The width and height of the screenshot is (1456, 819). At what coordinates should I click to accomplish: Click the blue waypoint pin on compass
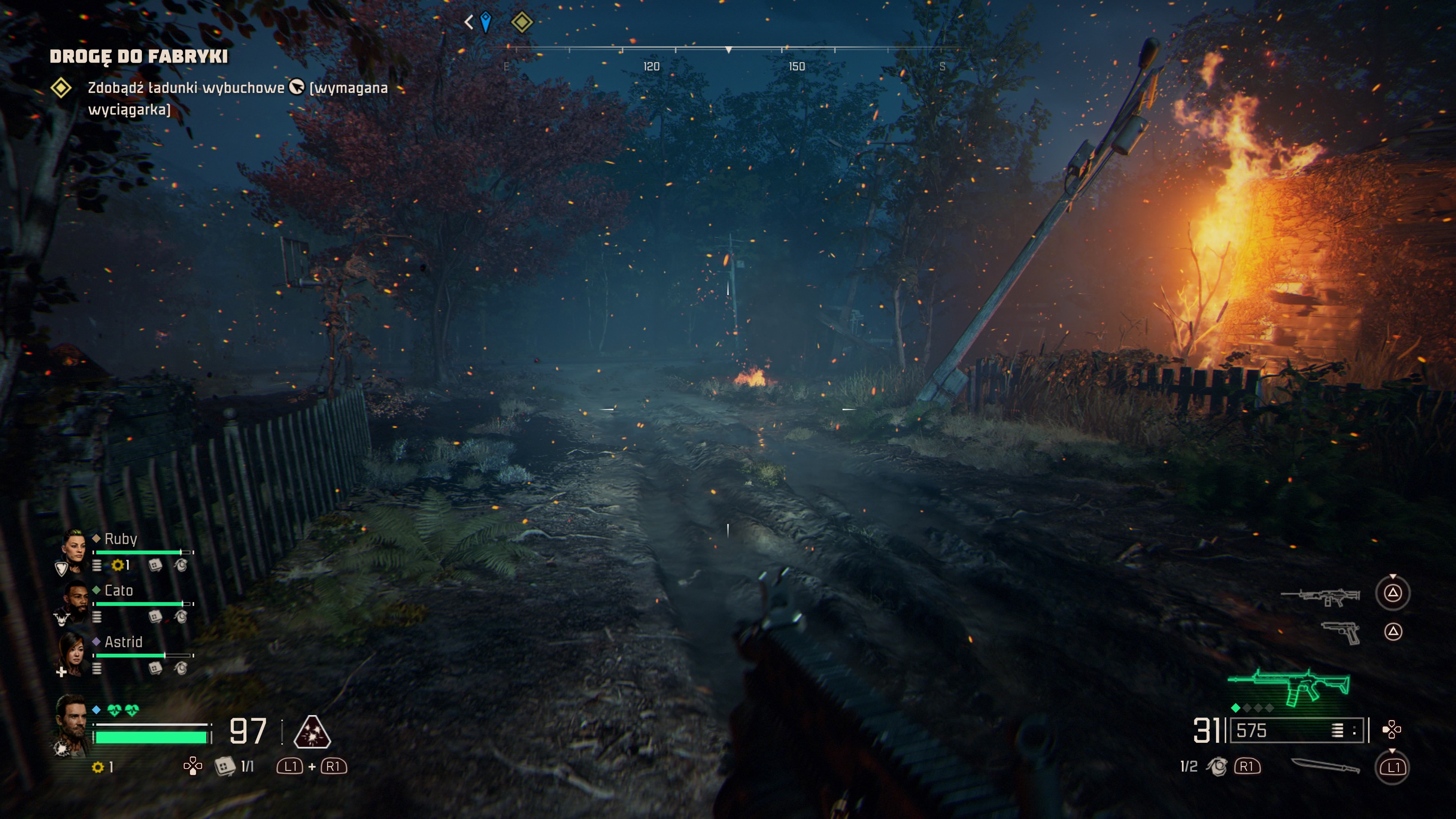pos(485,22)
